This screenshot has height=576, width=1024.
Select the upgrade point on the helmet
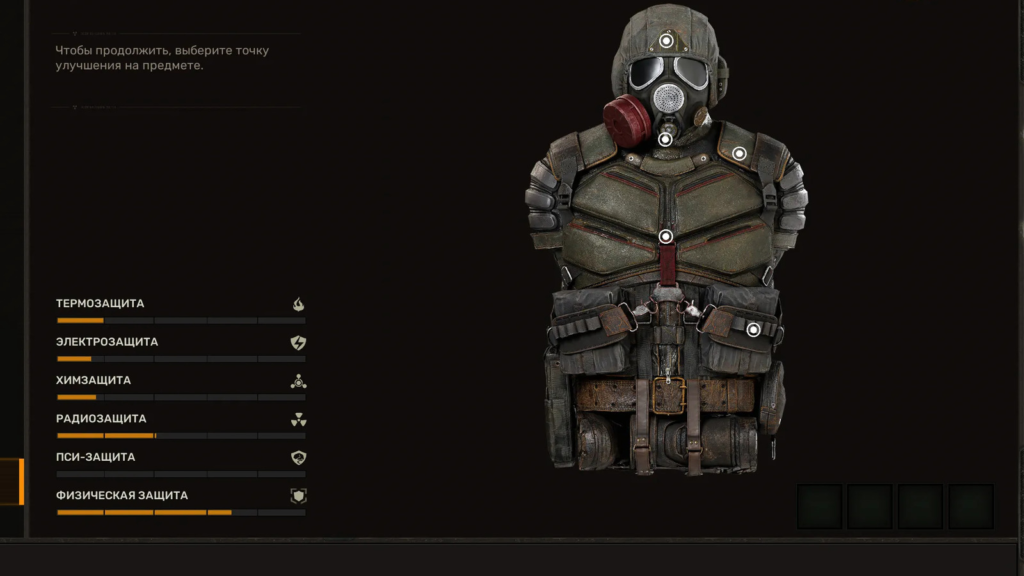click(666, 41)
